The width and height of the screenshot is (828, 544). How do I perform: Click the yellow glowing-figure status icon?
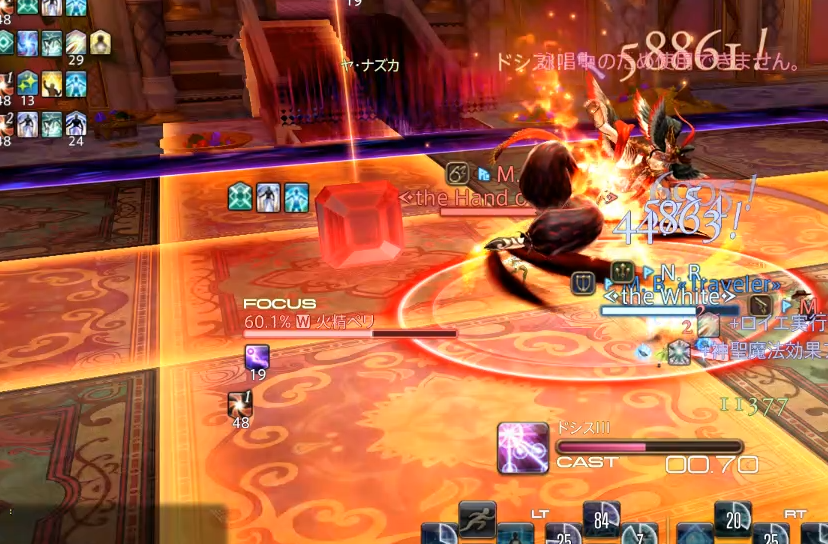(100, 42)
